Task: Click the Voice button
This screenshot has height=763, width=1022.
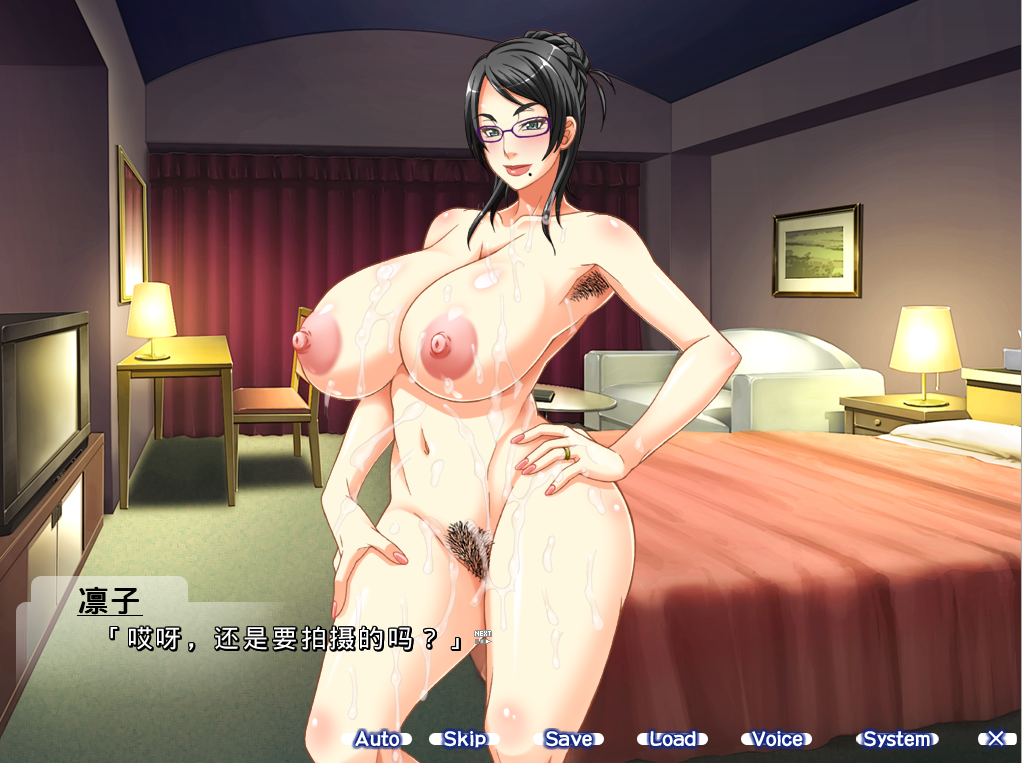Action: pyautogui.click(x=777, y=739)
